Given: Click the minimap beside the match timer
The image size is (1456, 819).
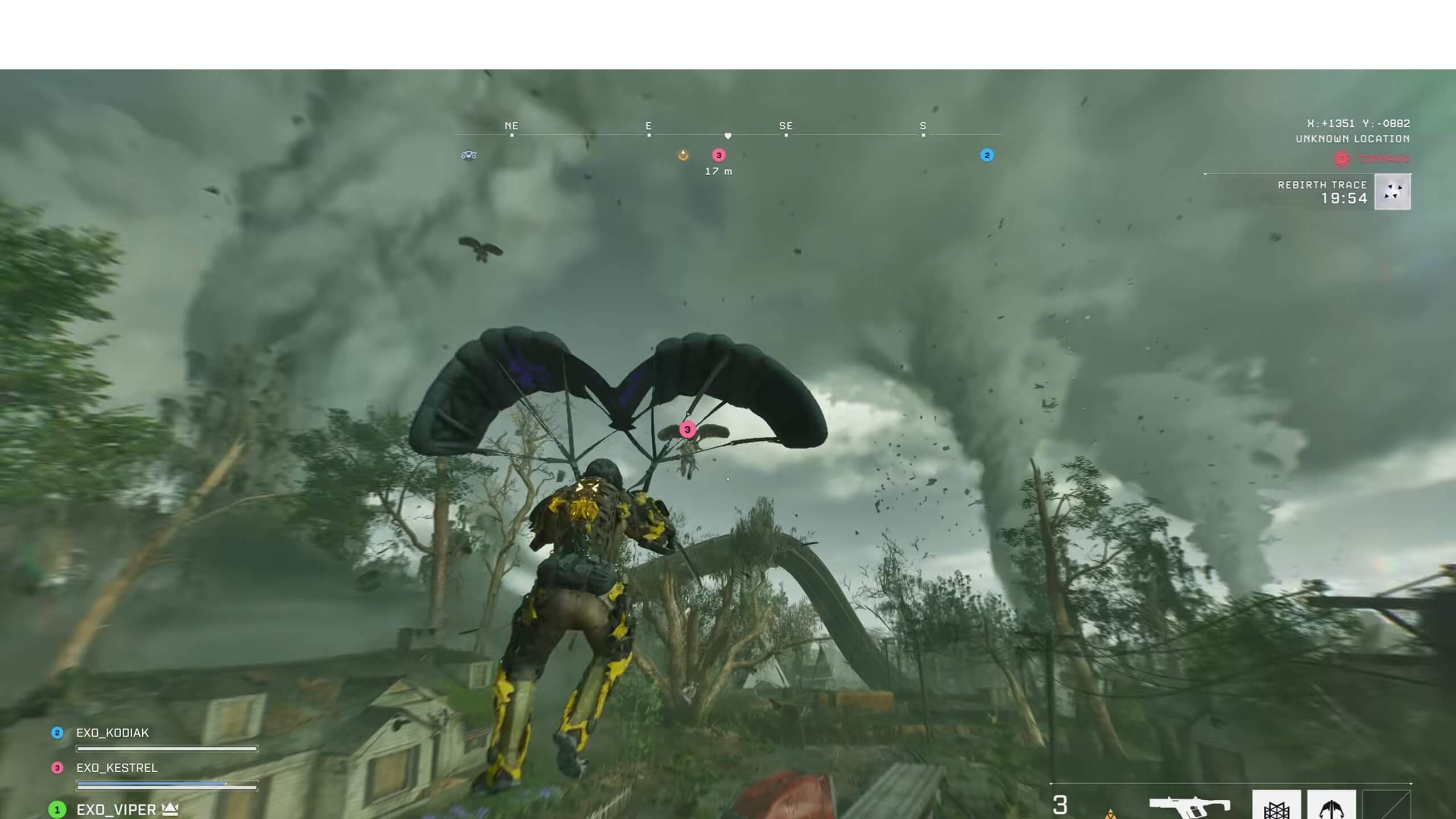Looking at the screenshot, I should 1393,192.
